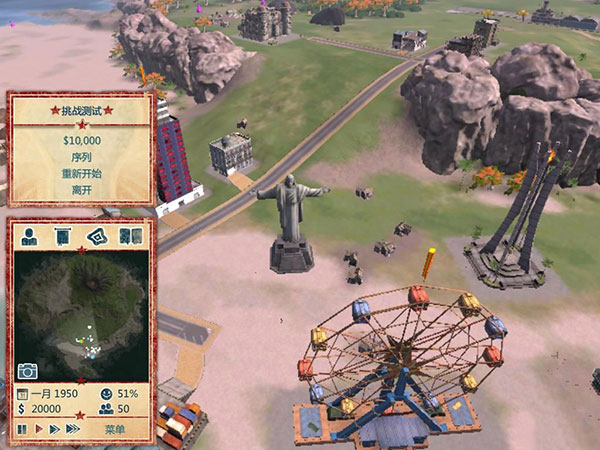
Task: Select the 序列 menu entry
Action: tap(80, 156)
